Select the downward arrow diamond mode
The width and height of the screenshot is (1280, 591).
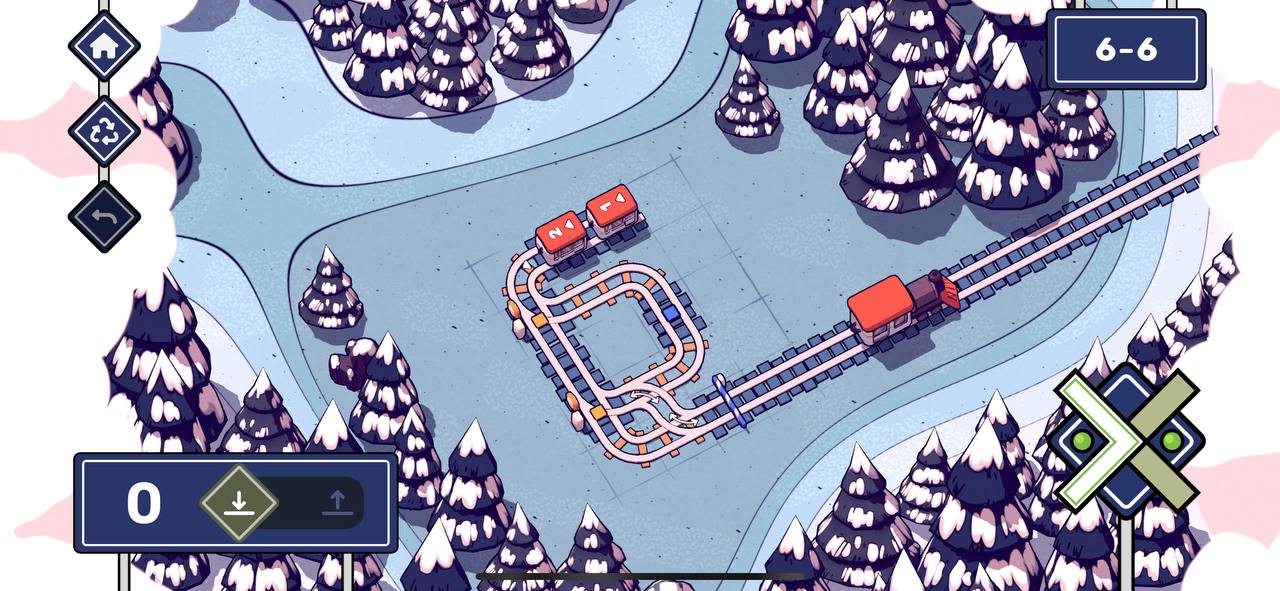tap(238, 502)
